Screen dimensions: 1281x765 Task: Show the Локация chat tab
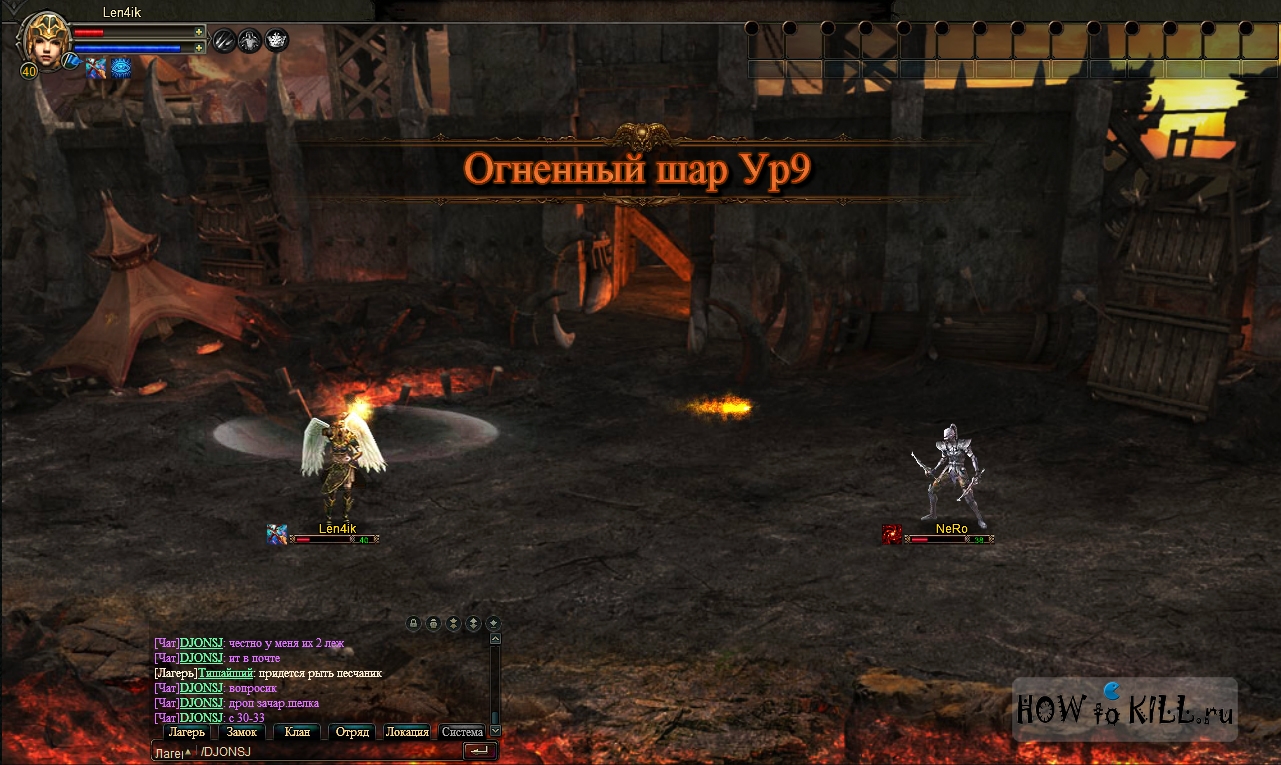pos(407,732)
